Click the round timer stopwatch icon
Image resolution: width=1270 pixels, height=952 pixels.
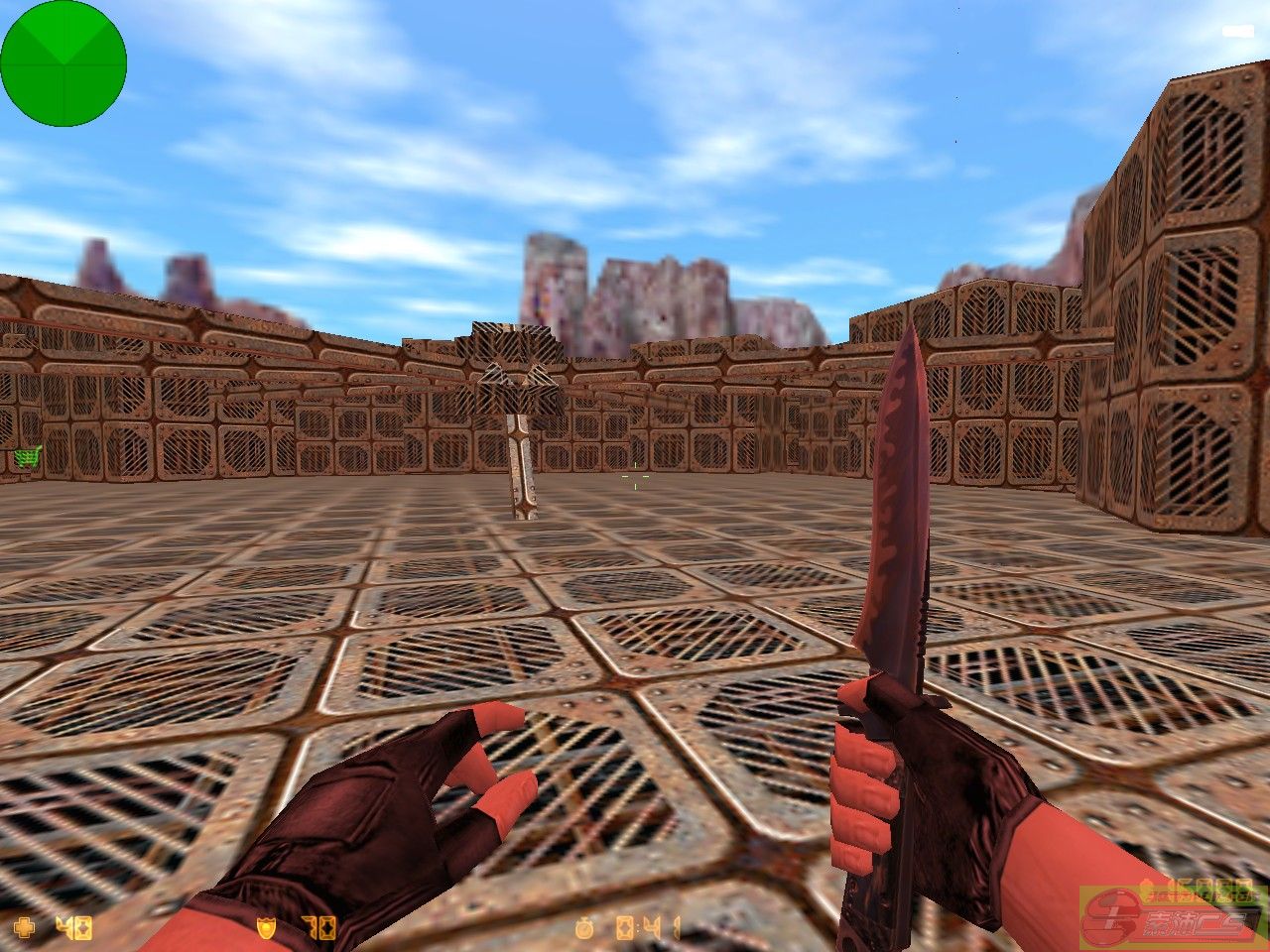pyautogui.click(x=584, y=928)
